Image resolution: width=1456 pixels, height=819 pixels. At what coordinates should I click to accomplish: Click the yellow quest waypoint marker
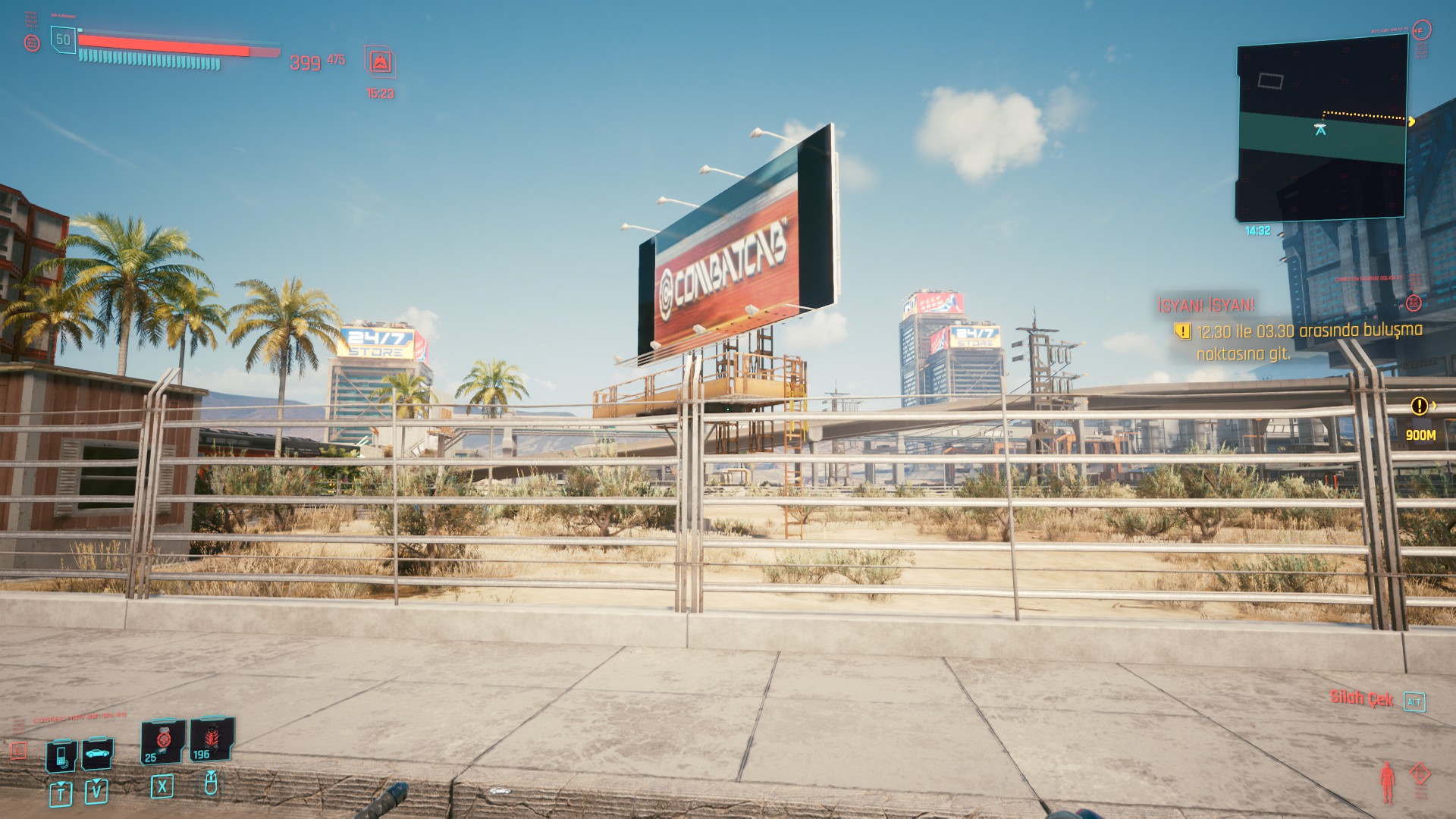1420,406
